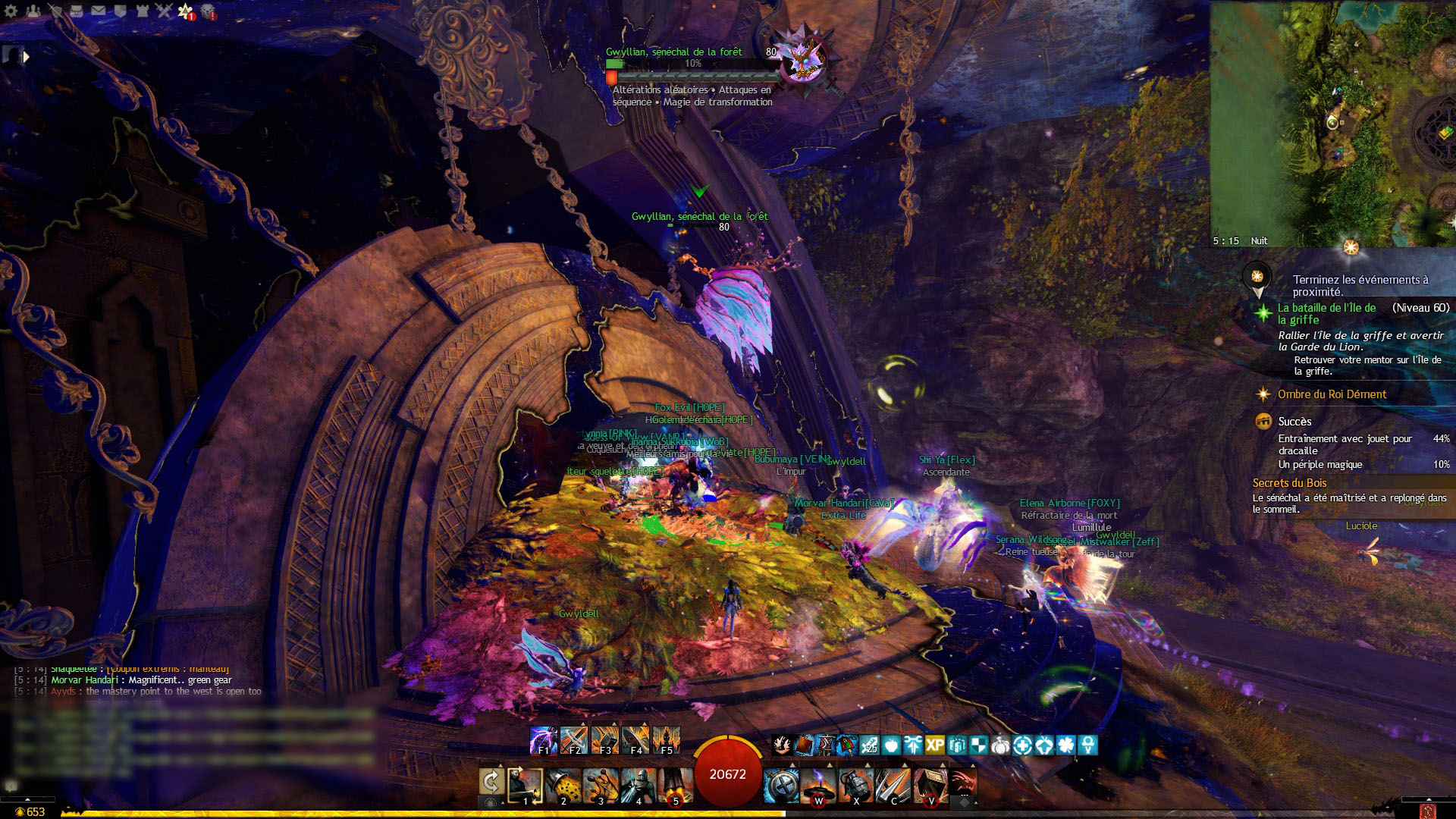
Task: Open the mail envelope icon
Action: (x=99, y=11)
